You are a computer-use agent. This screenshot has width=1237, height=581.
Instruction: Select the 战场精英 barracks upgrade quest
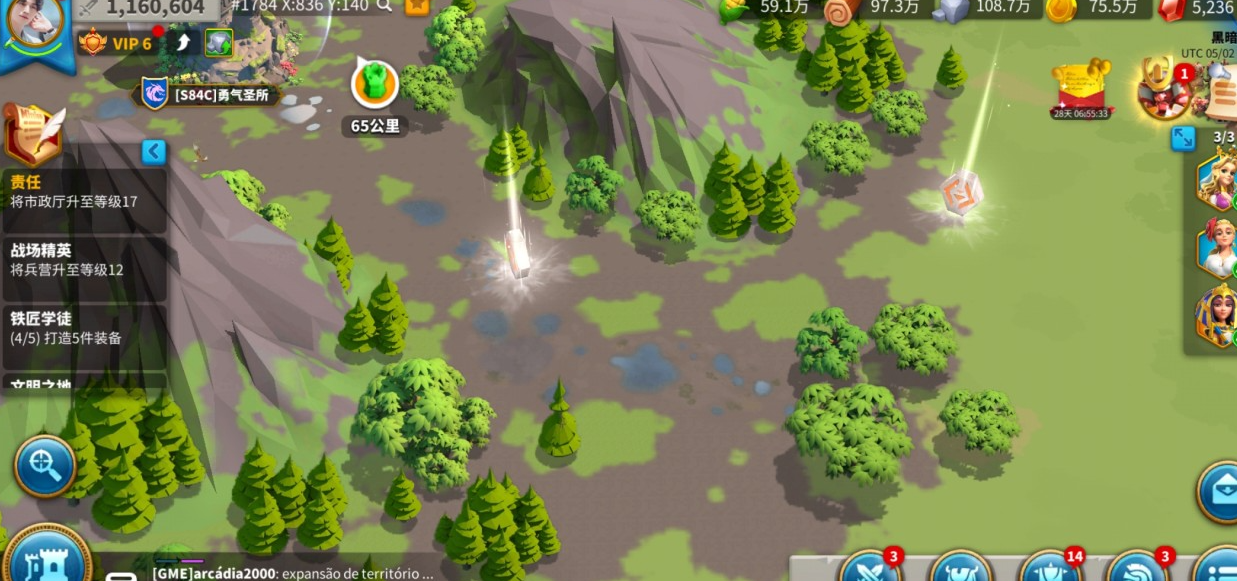click(x=83, y=260)
